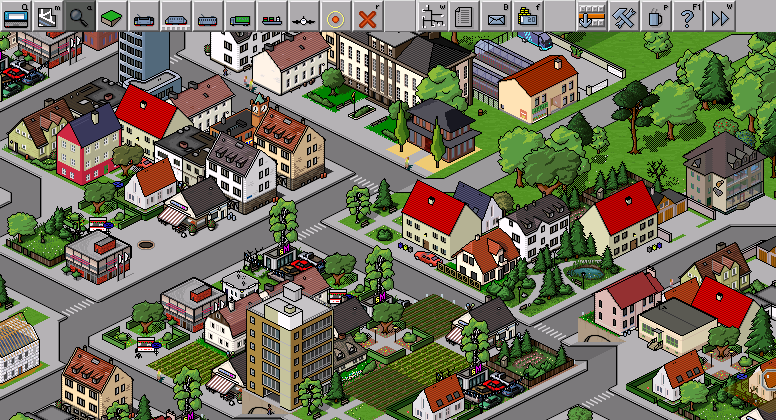Select the red X removal tool
Screen dimensions: 776x420
tap(368, 16)
